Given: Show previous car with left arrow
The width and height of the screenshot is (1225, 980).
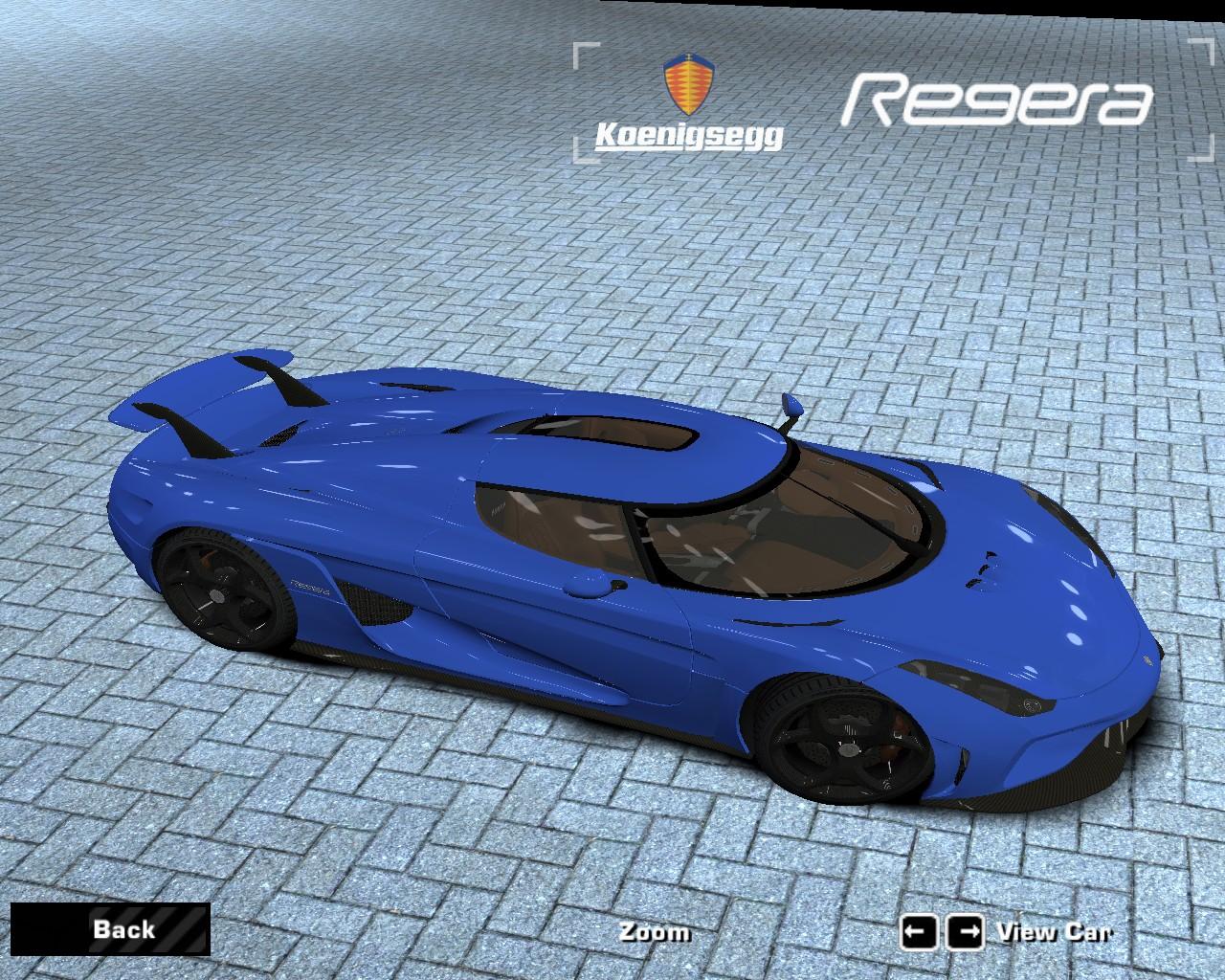Looking at the screenshot, I should [x=918, y=932].
